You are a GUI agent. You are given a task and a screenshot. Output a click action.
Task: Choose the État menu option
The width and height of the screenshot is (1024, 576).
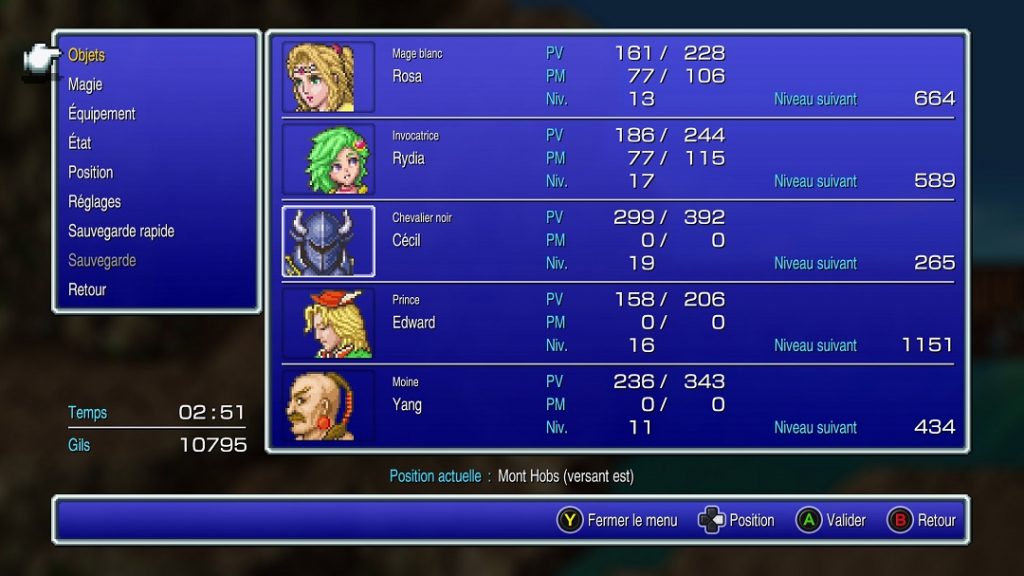[80, 143]
